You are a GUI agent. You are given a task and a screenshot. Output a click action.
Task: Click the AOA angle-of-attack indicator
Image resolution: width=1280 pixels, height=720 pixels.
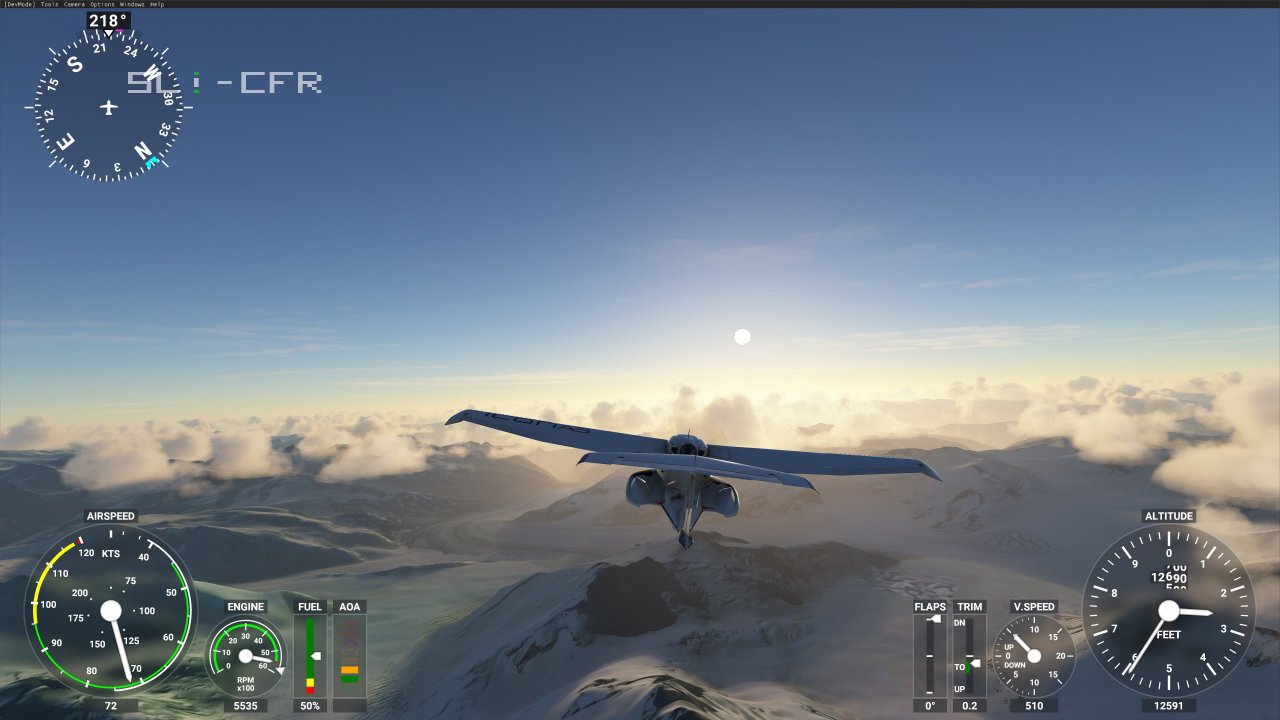349,655
